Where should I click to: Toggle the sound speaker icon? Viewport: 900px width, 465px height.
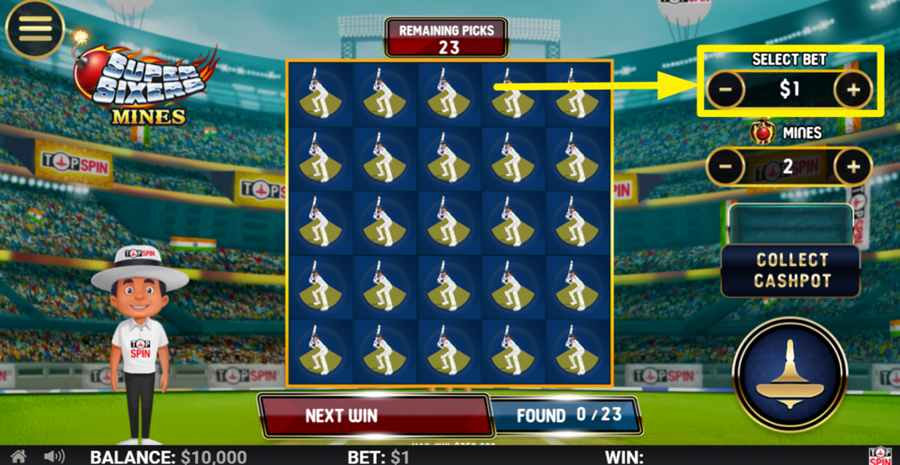pos(54,456)
